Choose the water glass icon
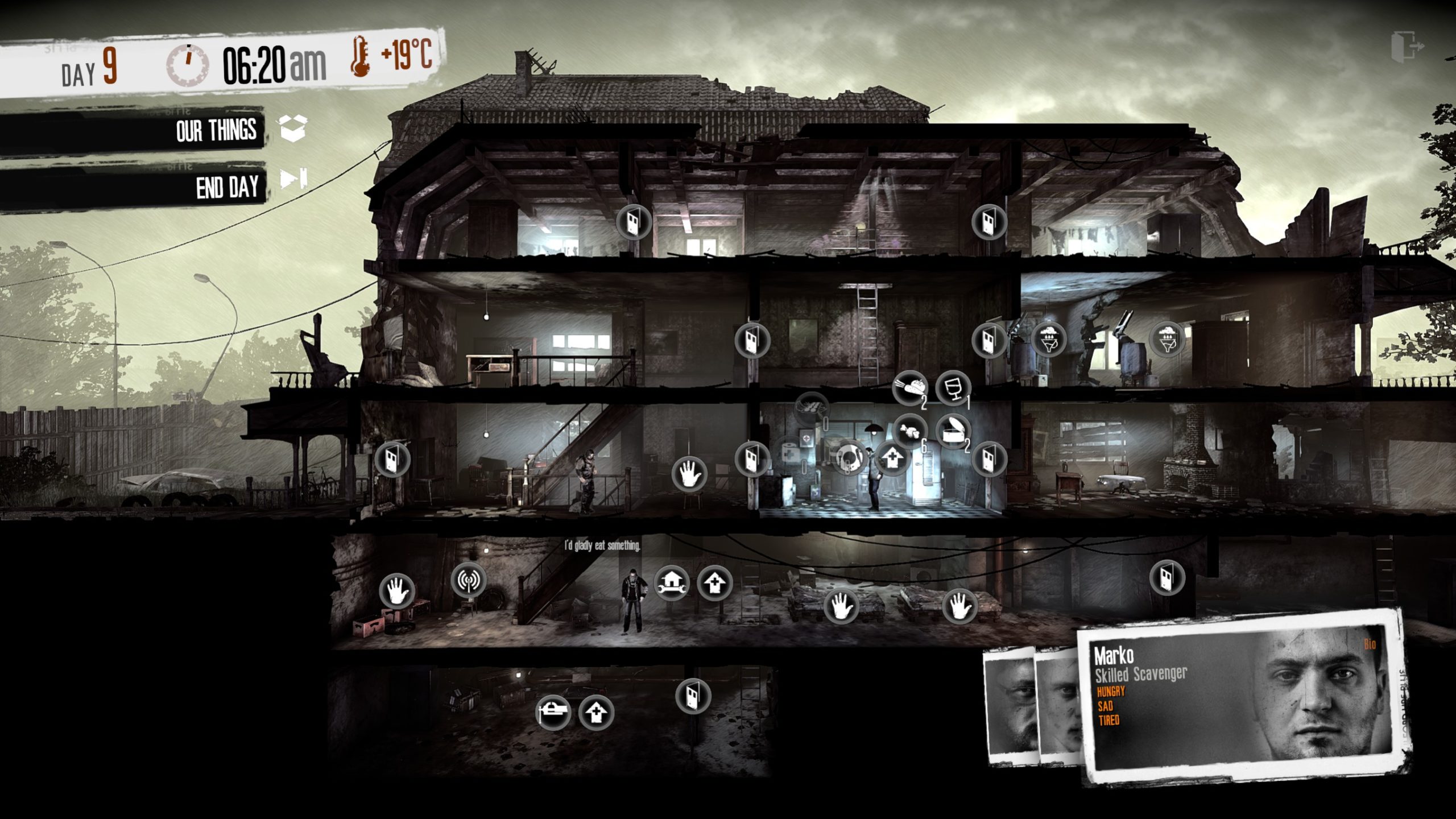Image resolution: width=1456 pixels, height=819 pixels. click(953, 388)
